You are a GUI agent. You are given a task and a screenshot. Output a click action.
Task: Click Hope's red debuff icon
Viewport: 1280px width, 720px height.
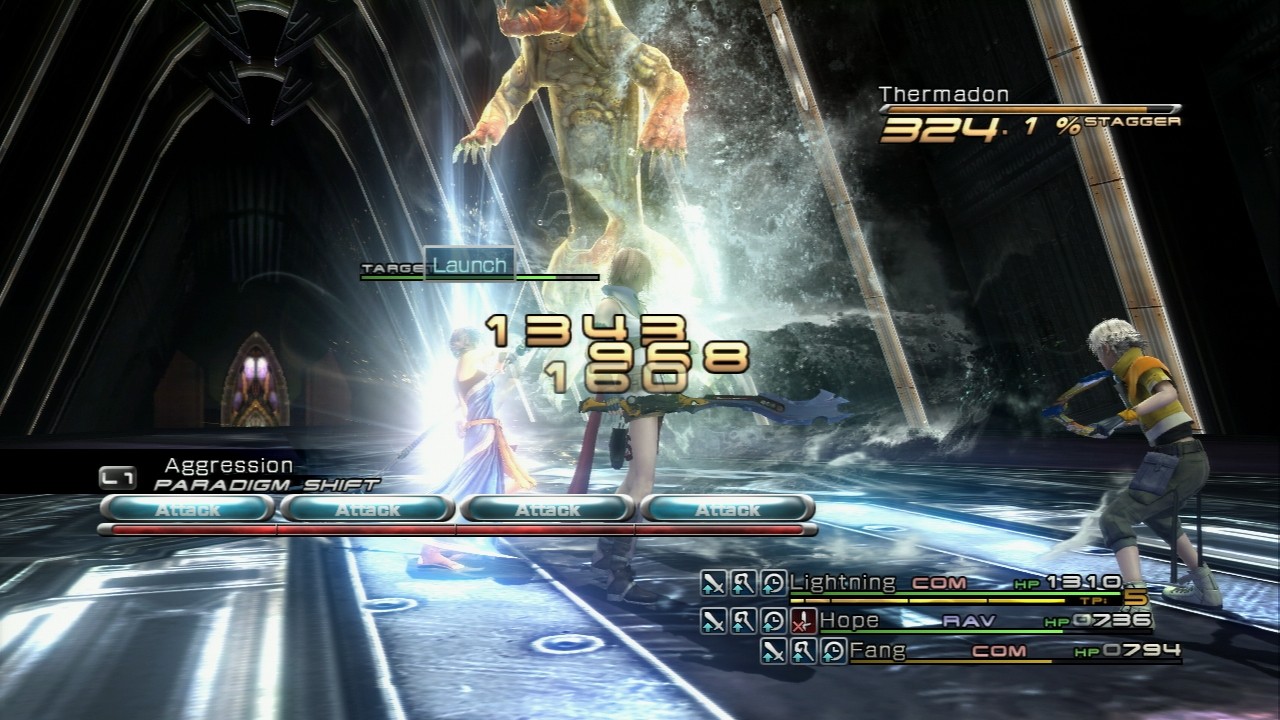803,620
